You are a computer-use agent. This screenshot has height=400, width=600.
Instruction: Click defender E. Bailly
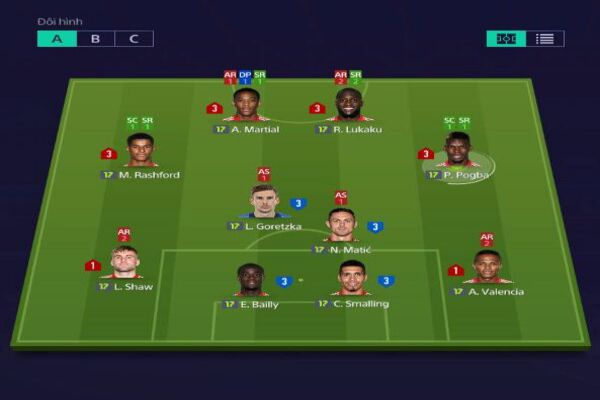(x=250, y=281)
